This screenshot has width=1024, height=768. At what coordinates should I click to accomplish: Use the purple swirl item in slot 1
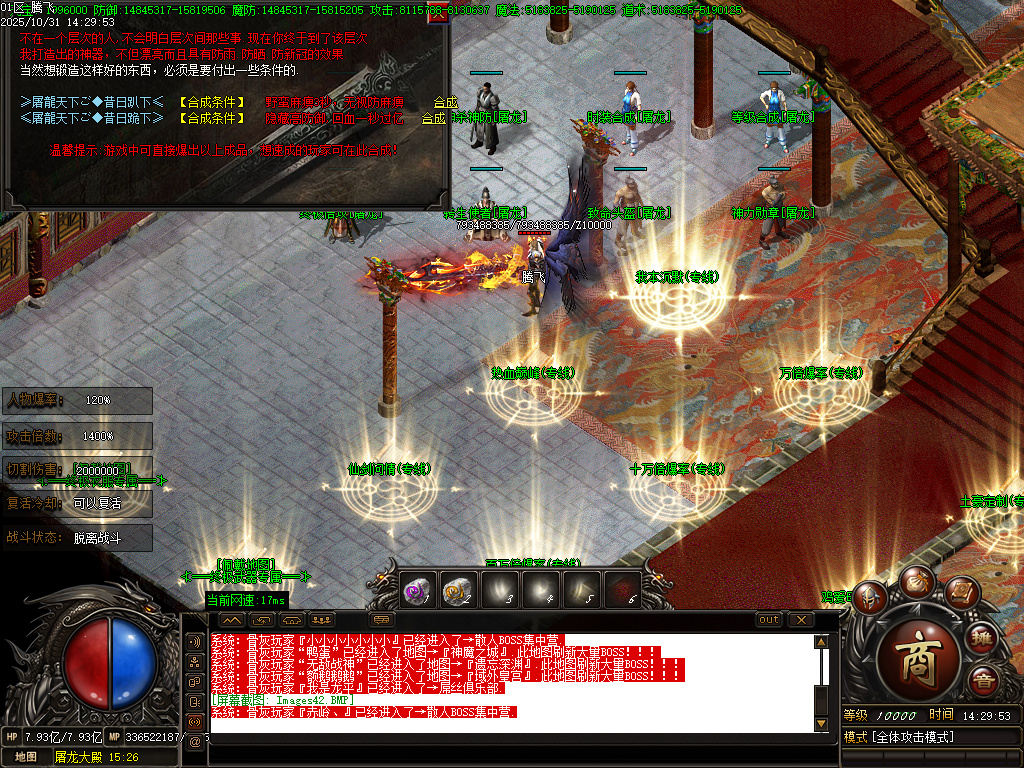pos(417,592)
